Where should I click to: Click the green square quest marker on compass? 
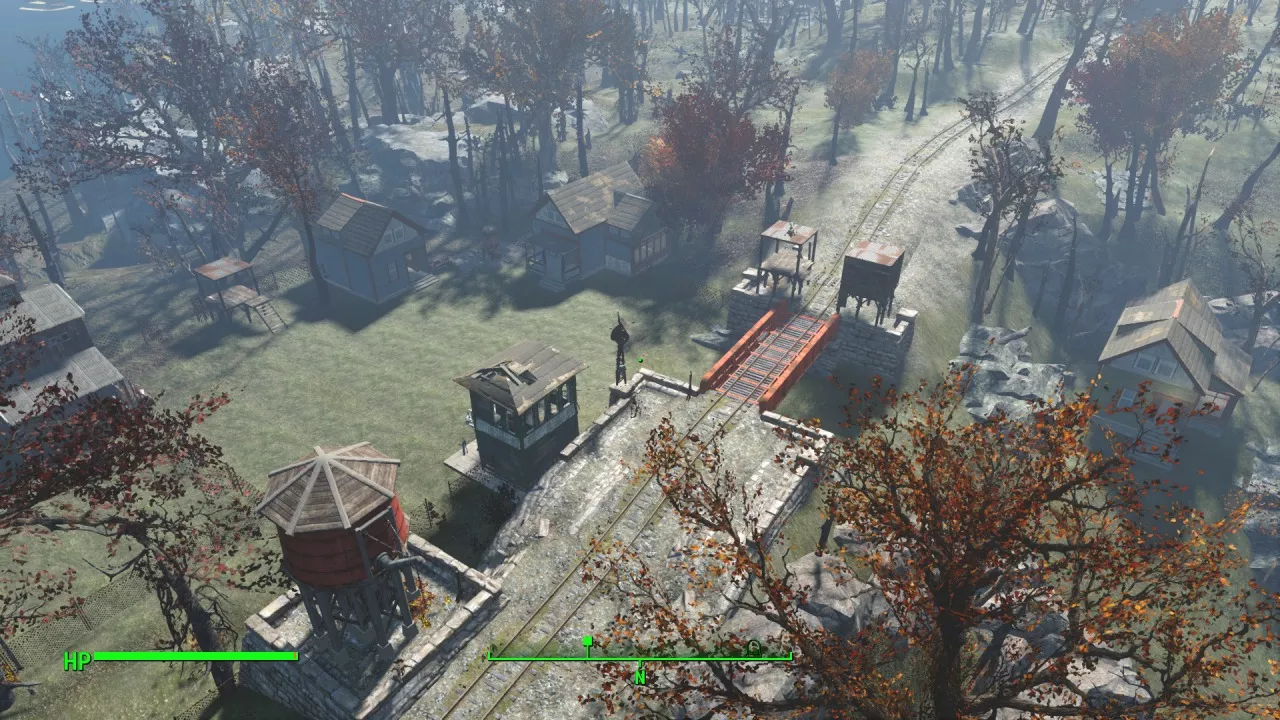(x=588, y=640)
